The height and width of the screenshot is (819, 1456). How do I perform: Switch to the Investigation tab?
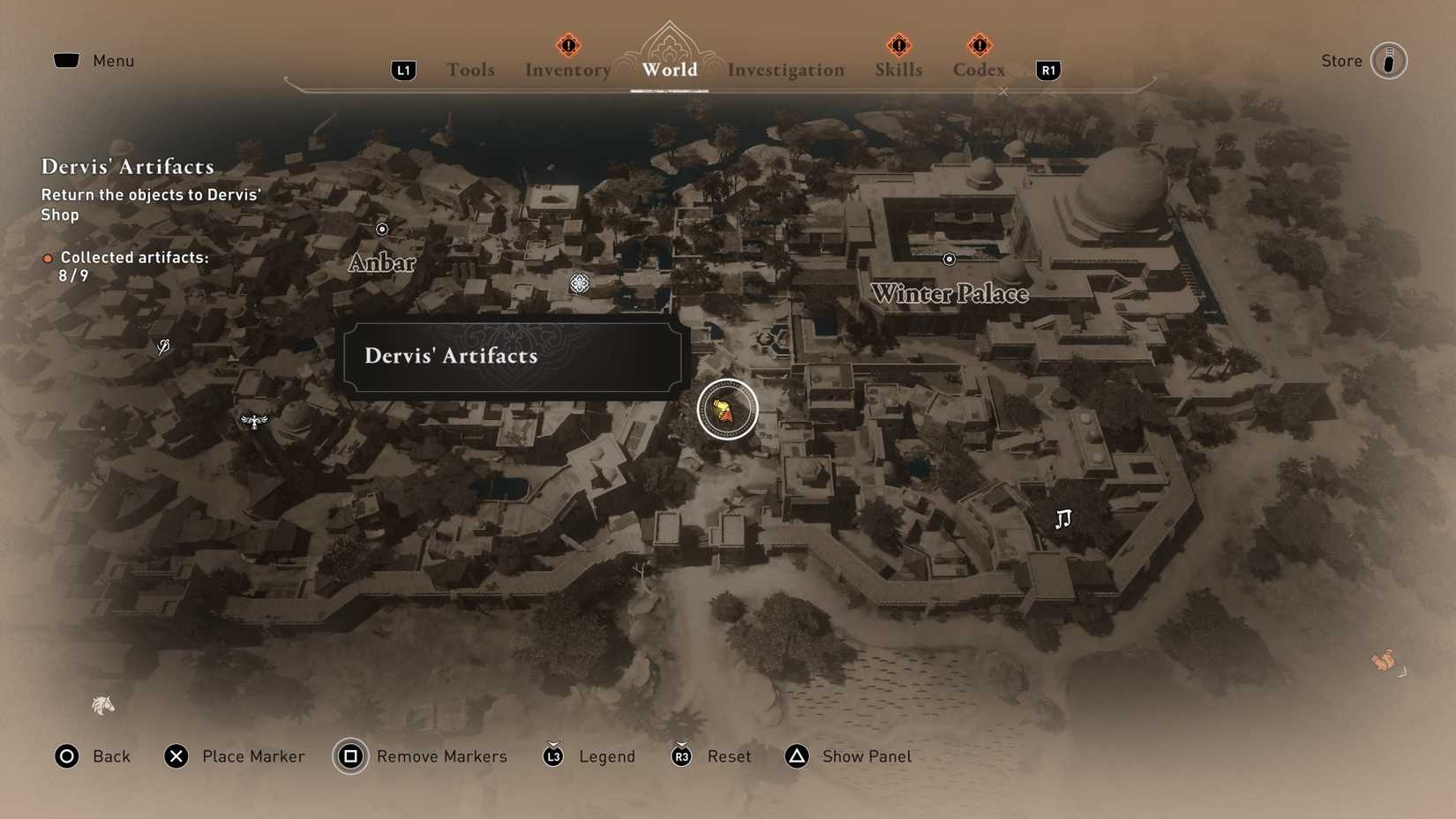785,70
